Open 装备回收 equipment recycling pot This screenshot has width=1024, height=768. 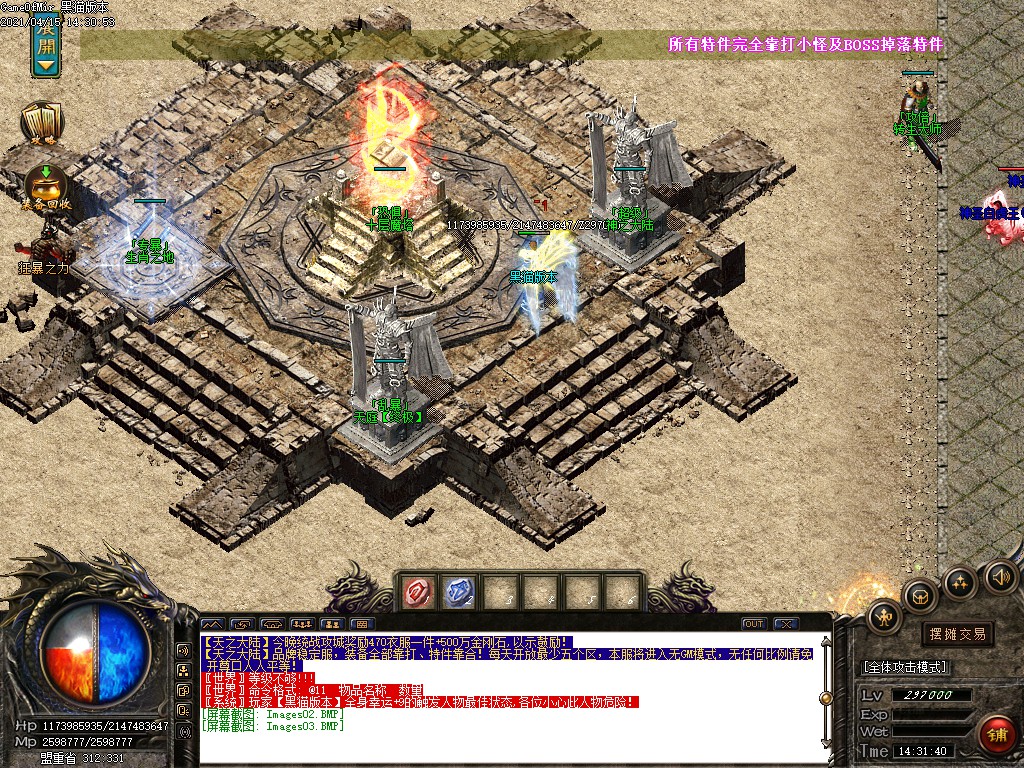pyautogui.click(x=46, y=187)
